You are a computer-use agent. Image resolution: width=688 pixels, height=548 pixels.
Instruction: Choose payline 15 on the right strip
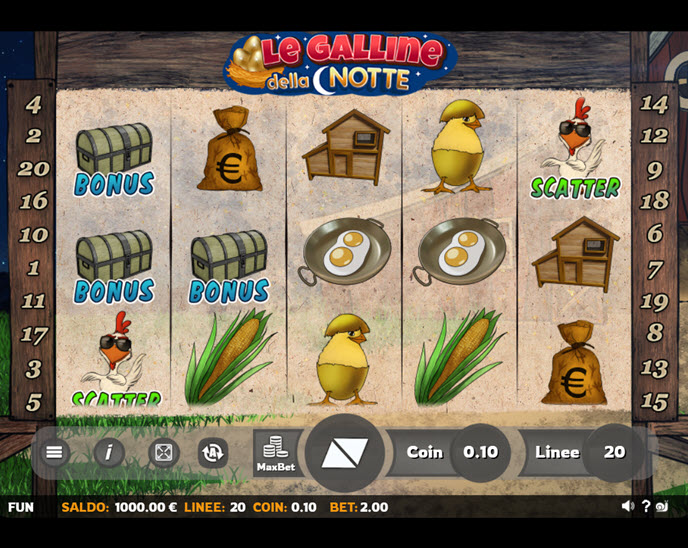click(654, 402)
